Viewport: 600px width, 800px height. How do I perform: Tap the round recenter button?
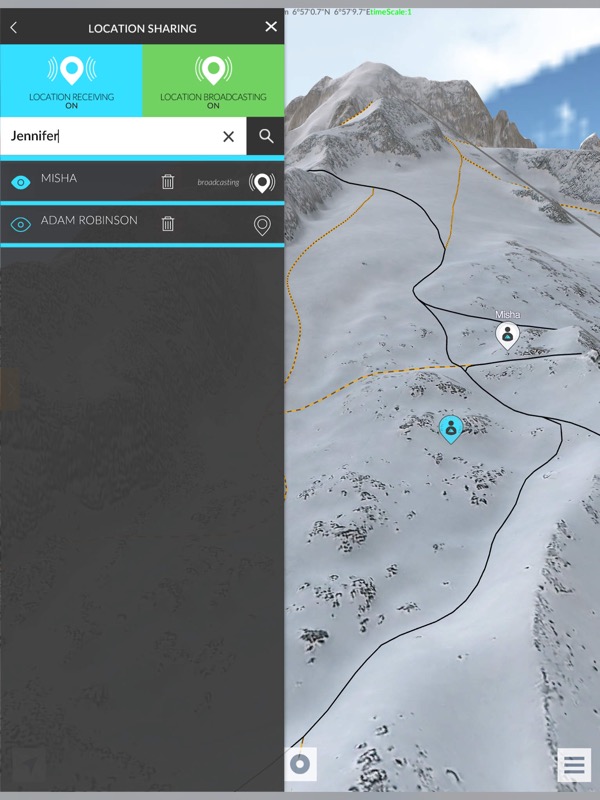(x=300, y=766)
